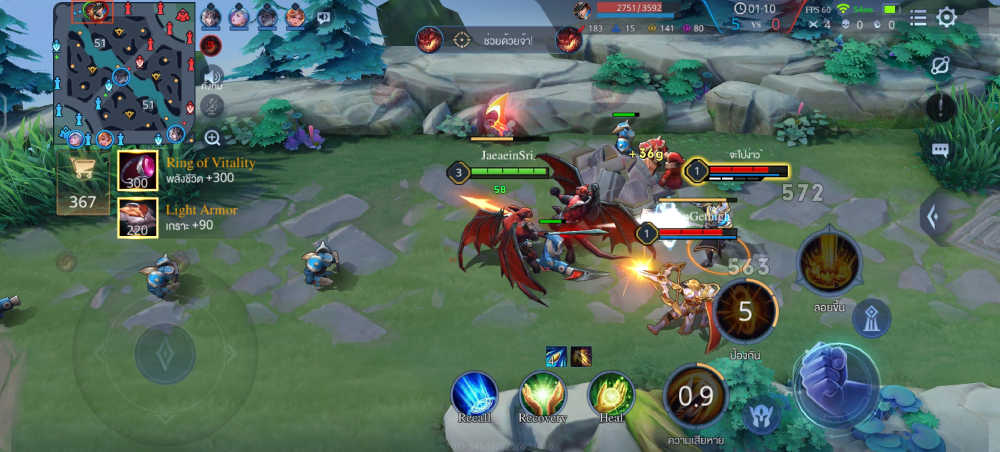Screen dimensions: 1000x452
Task: Toggle the microphone button
Action: click(211, 106)
